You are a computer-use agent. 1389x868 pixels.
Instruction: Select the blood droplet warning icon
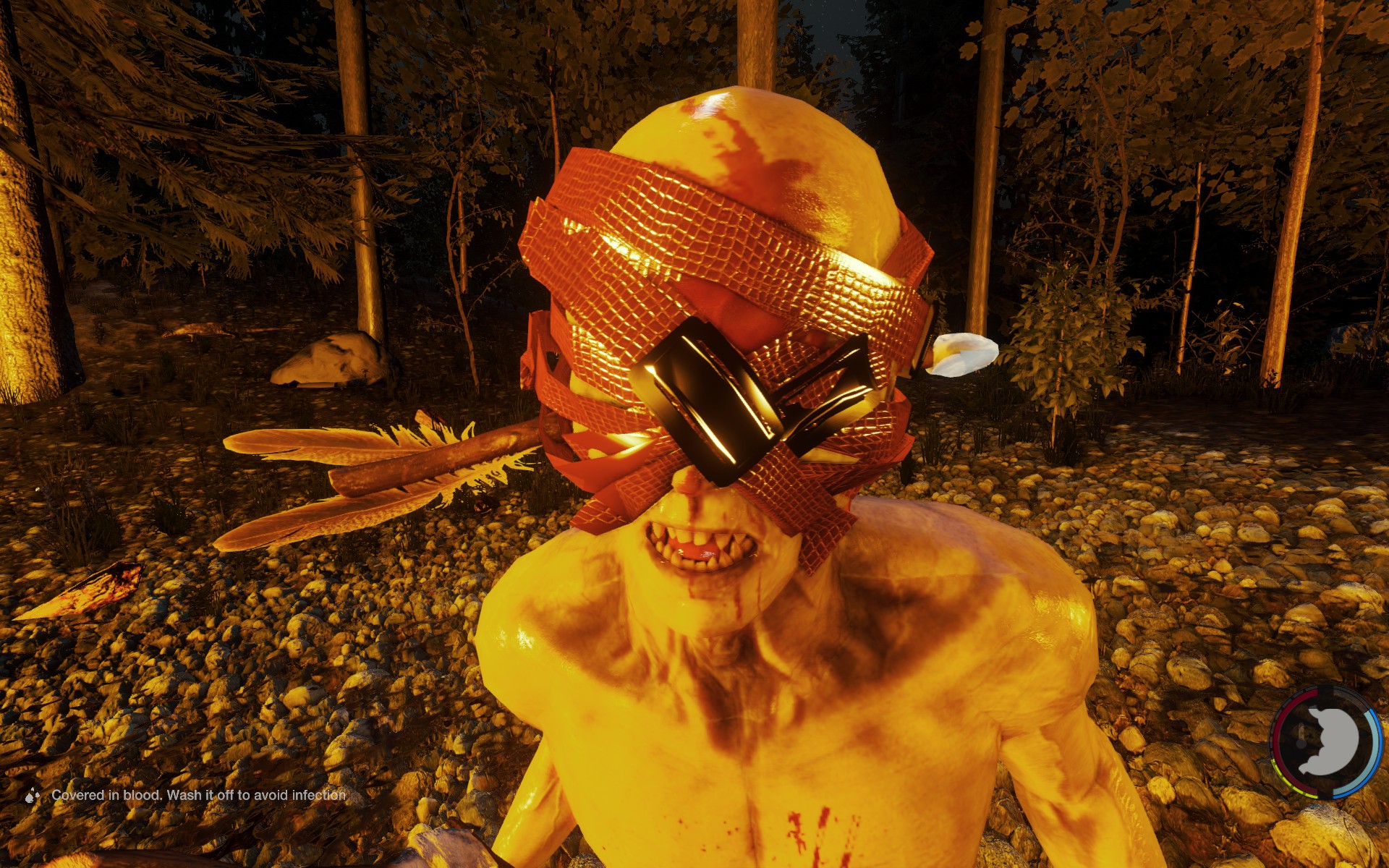(32, 796)
